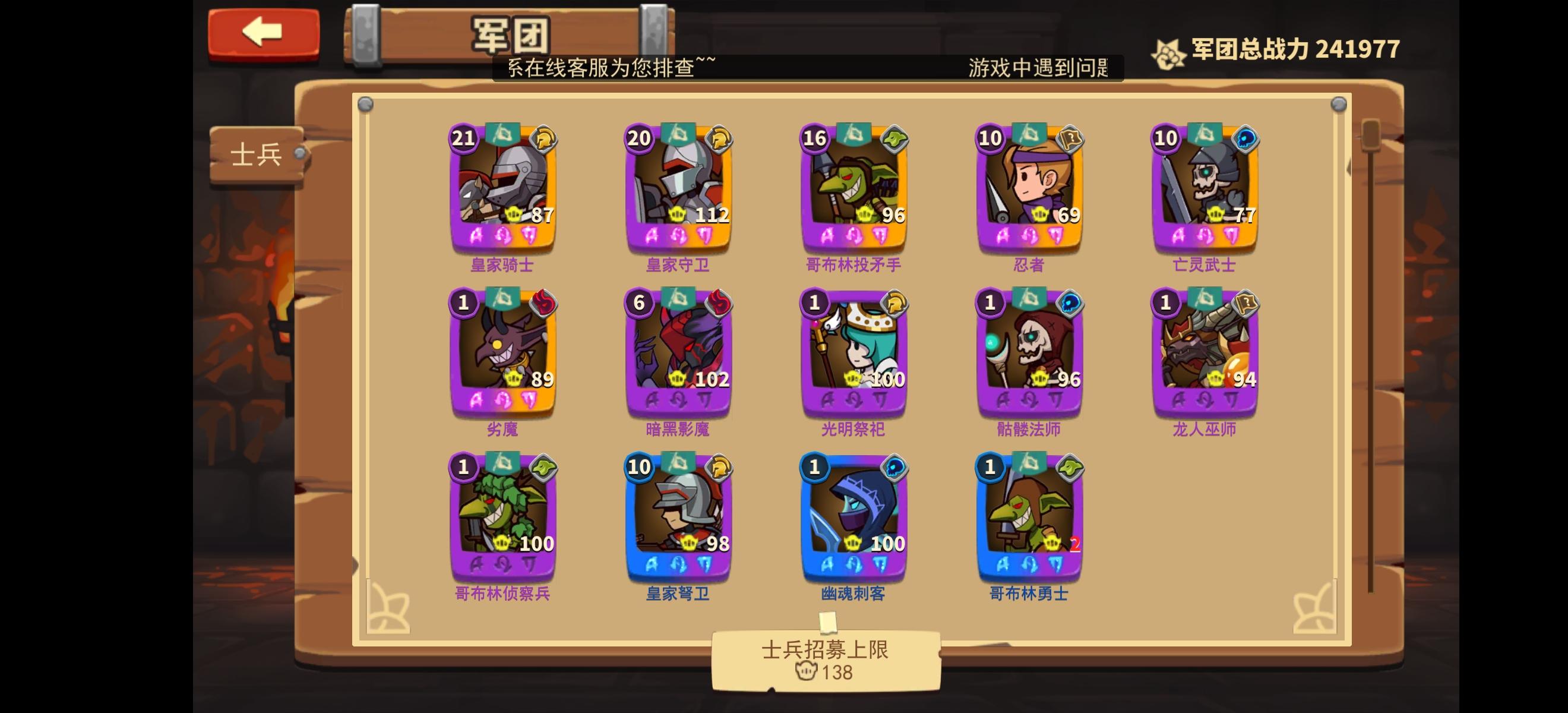
Task: Switch to the 士兵 sidebar tab
Action: [256, 153]
